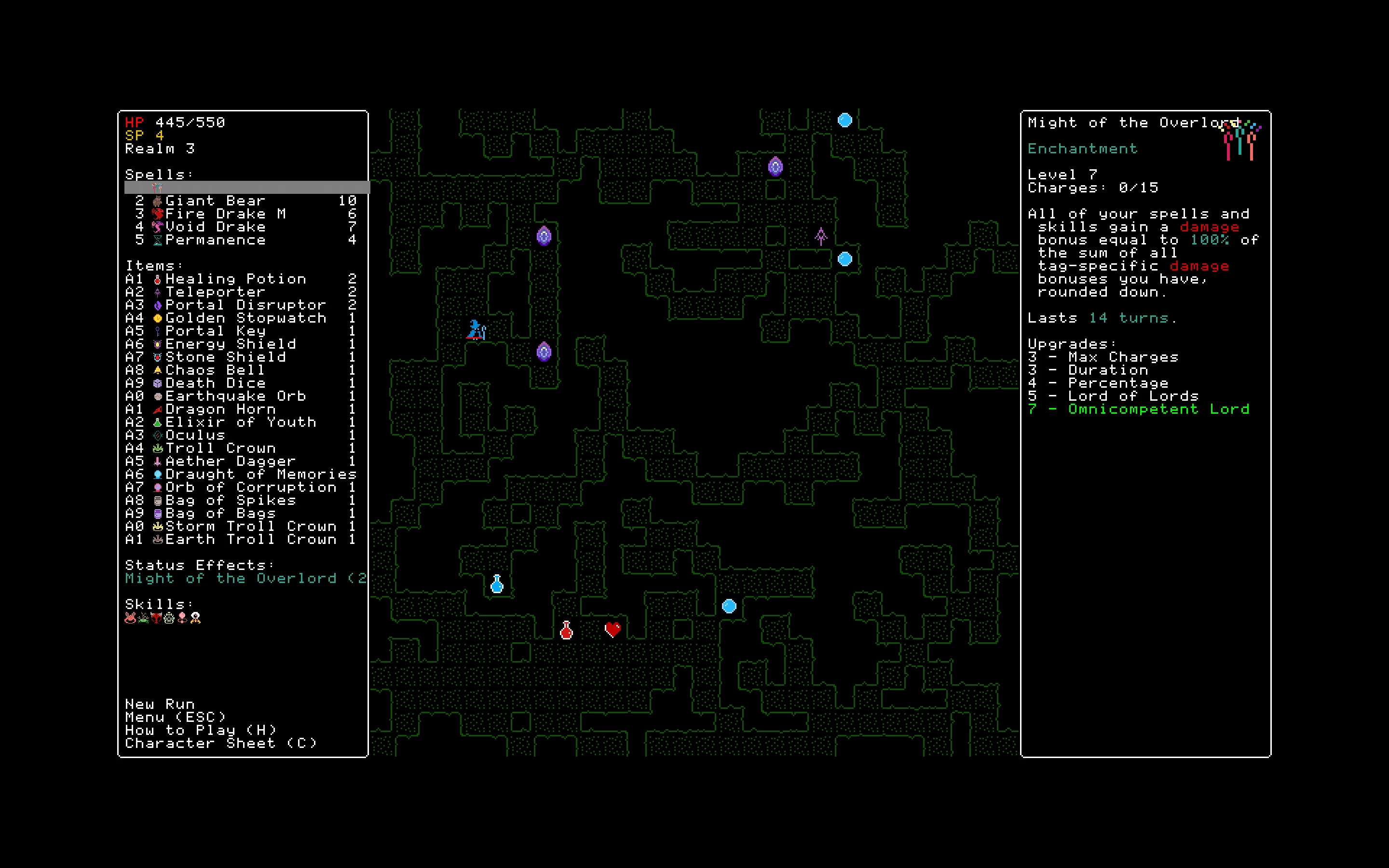Use the Energy Shield item

(230, 344)
